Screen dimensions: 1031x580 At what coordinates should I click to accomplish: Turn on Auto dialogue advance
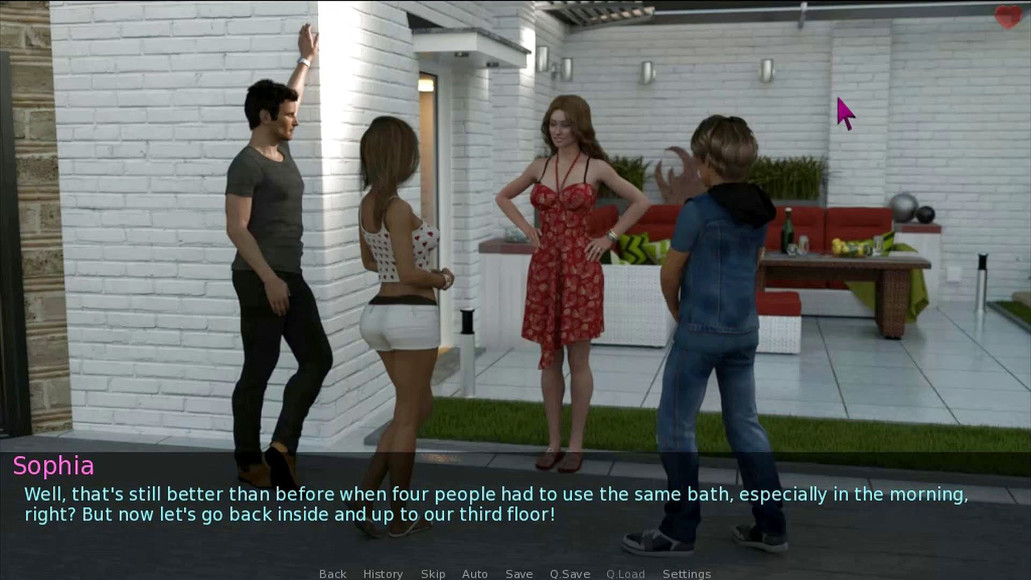(475, 574)
